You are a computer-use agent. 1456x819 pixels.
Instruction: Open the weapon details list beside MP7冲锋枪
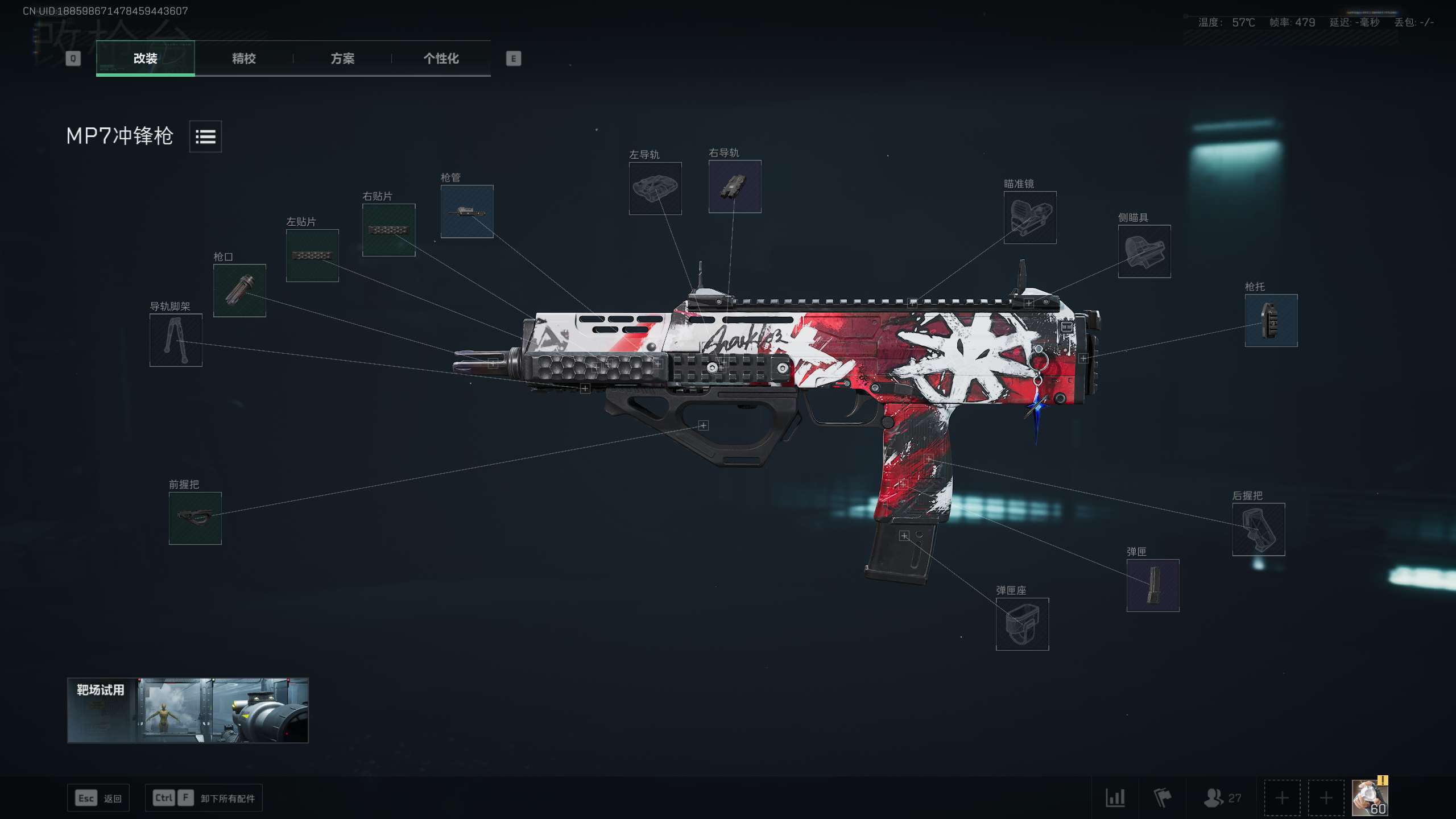click(x=205, y=136)
